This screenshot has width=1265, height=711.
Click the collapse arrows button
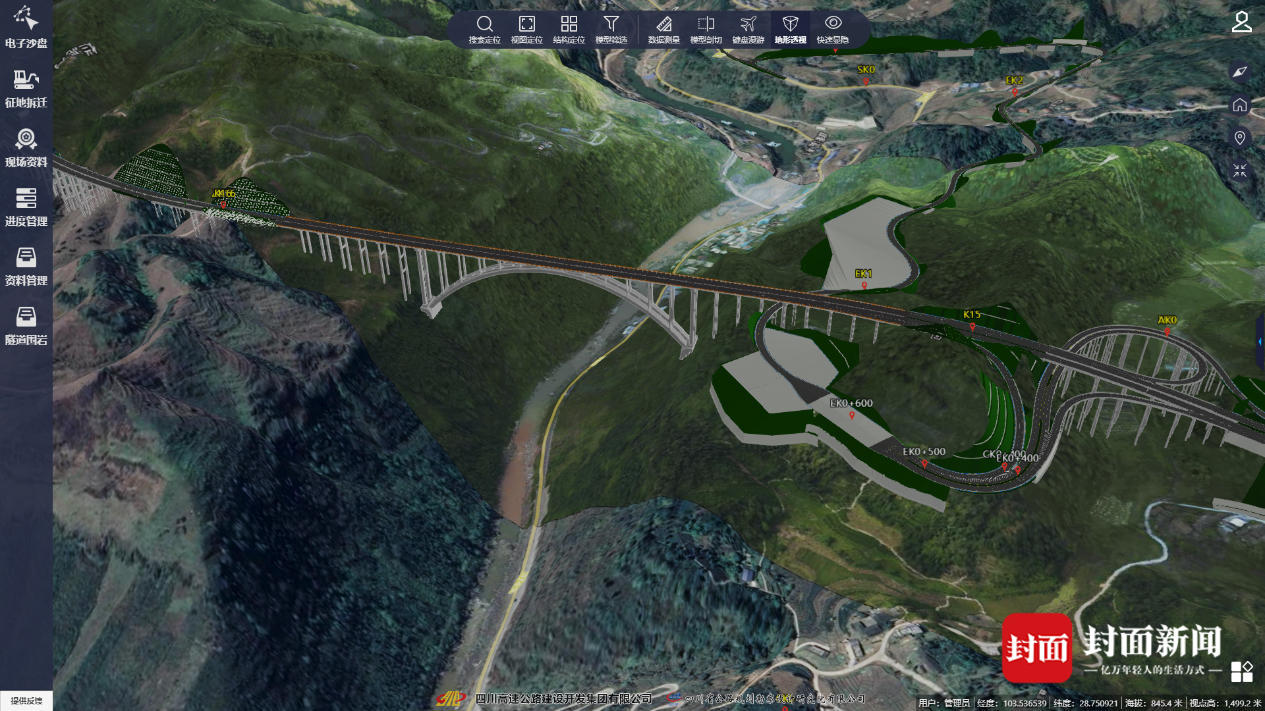(1240, 171)
